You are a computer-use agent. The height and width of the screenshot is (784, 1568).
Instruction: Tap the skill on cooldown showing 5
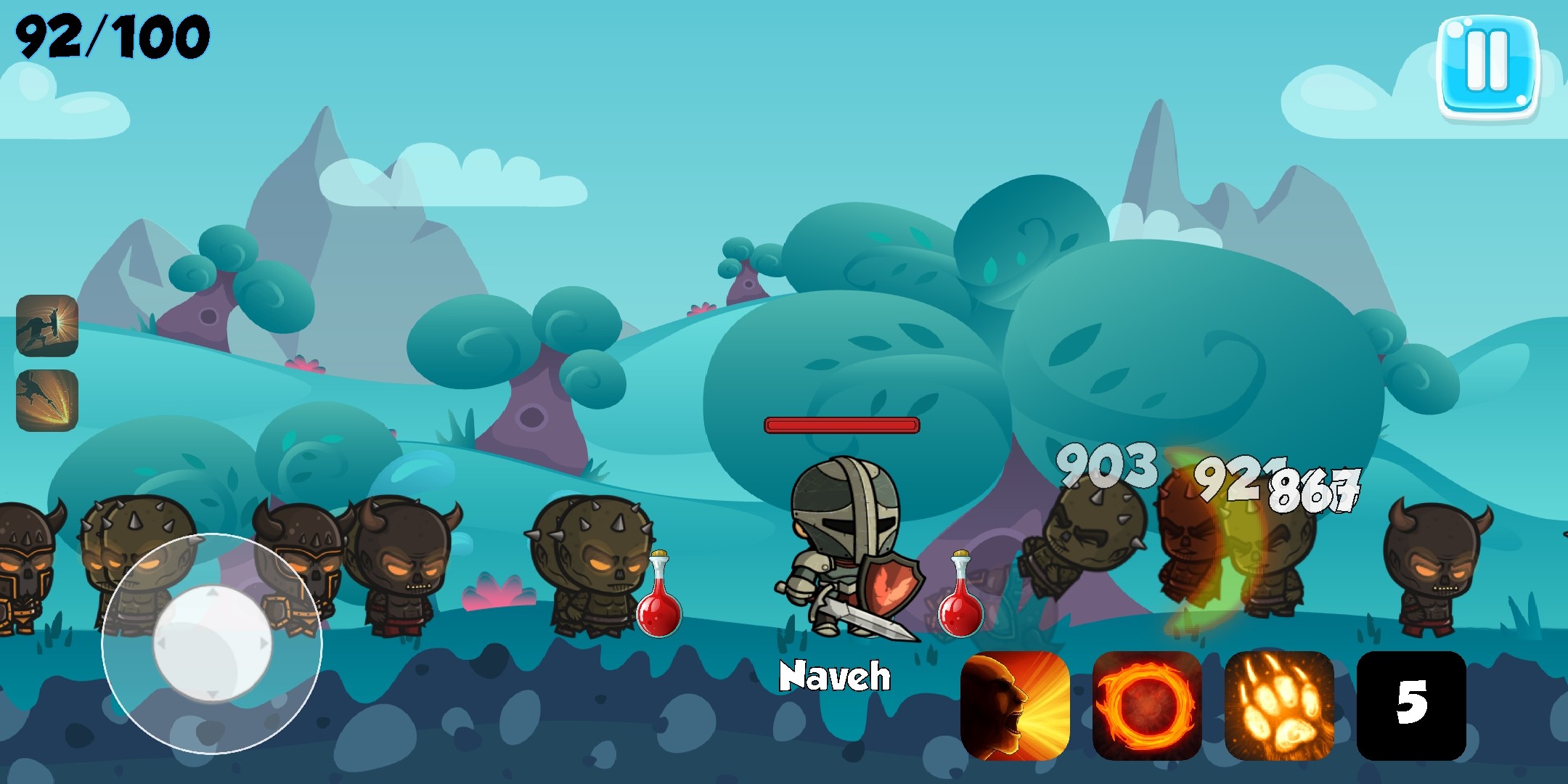(1411, 706)
